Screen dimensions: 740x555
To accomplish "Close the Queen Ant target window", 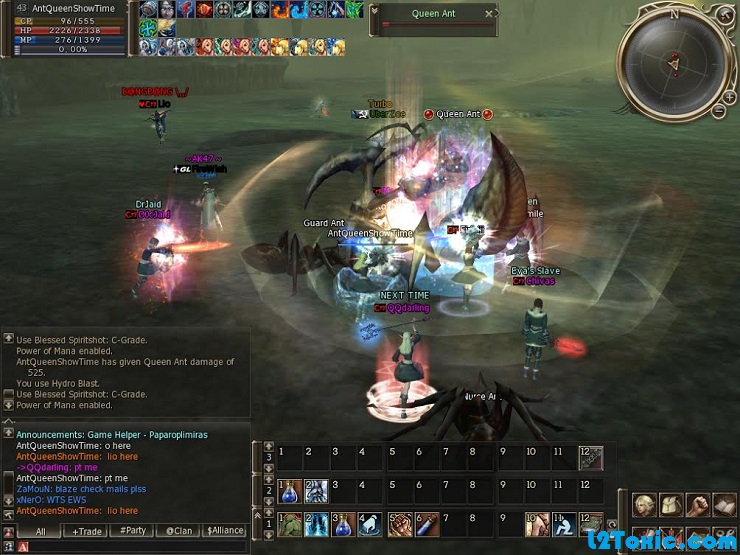I will point(489,14).
